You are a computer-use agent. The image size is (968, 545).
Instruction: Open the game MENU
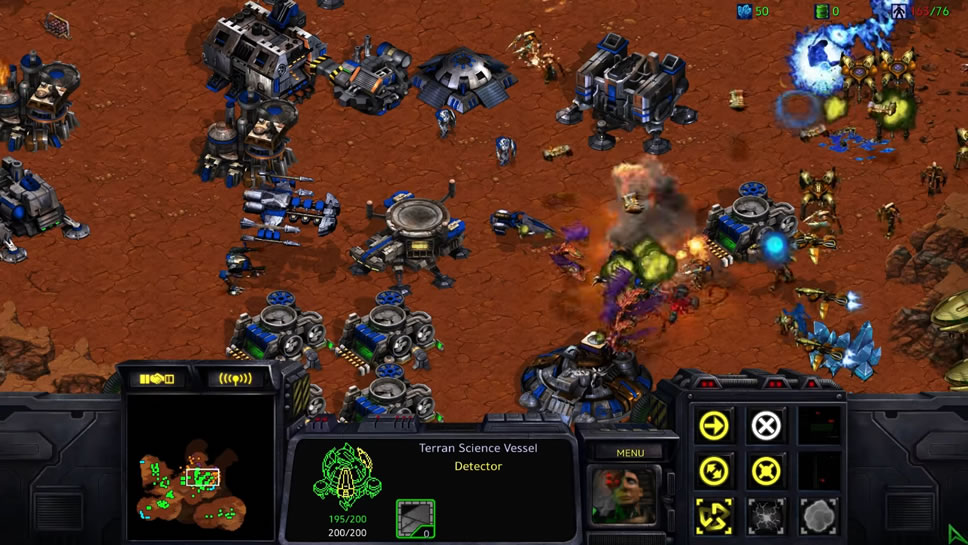[x=630, y=453]
